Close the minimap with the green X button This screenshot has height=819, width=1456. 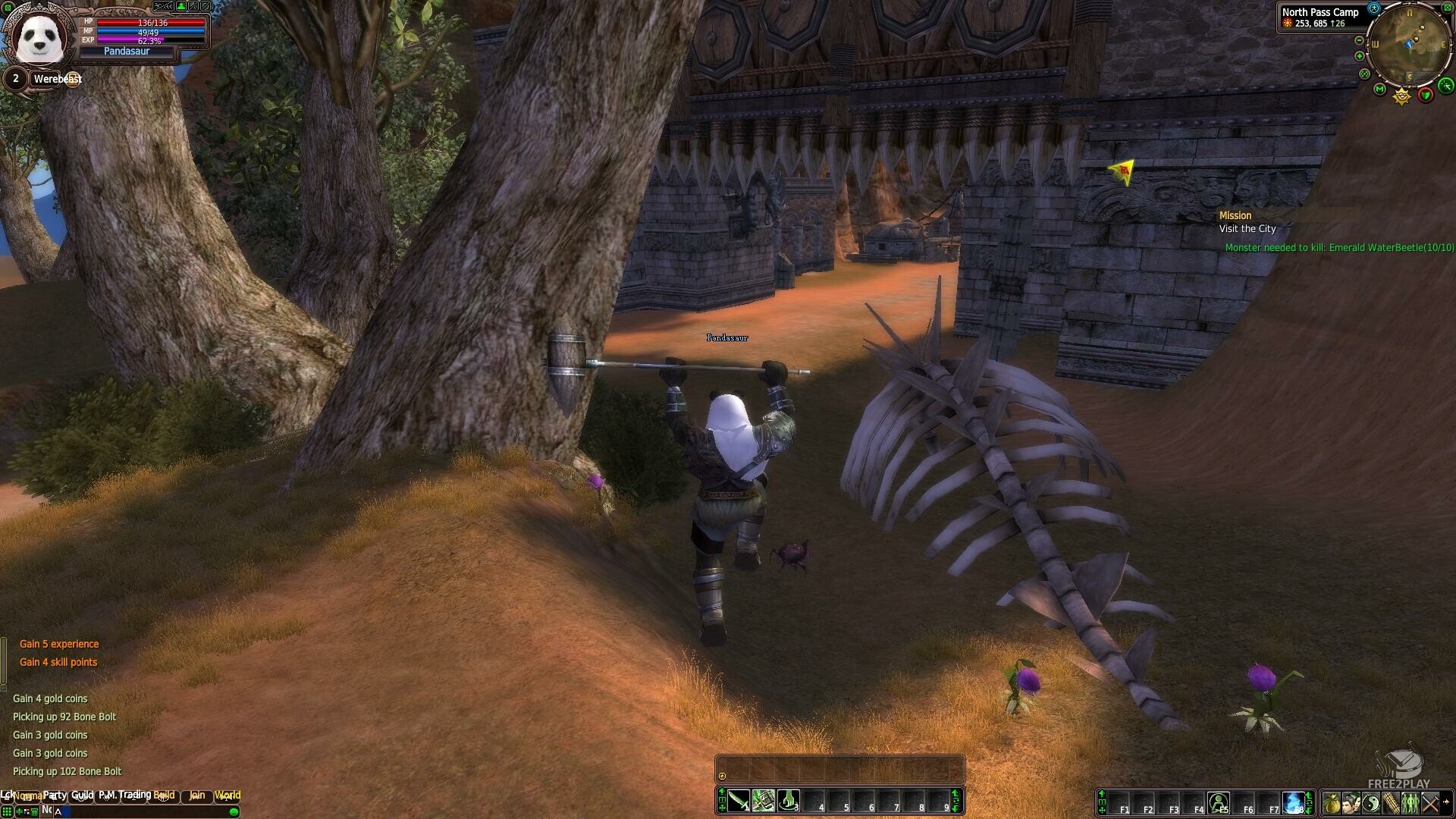(1448, 8)
